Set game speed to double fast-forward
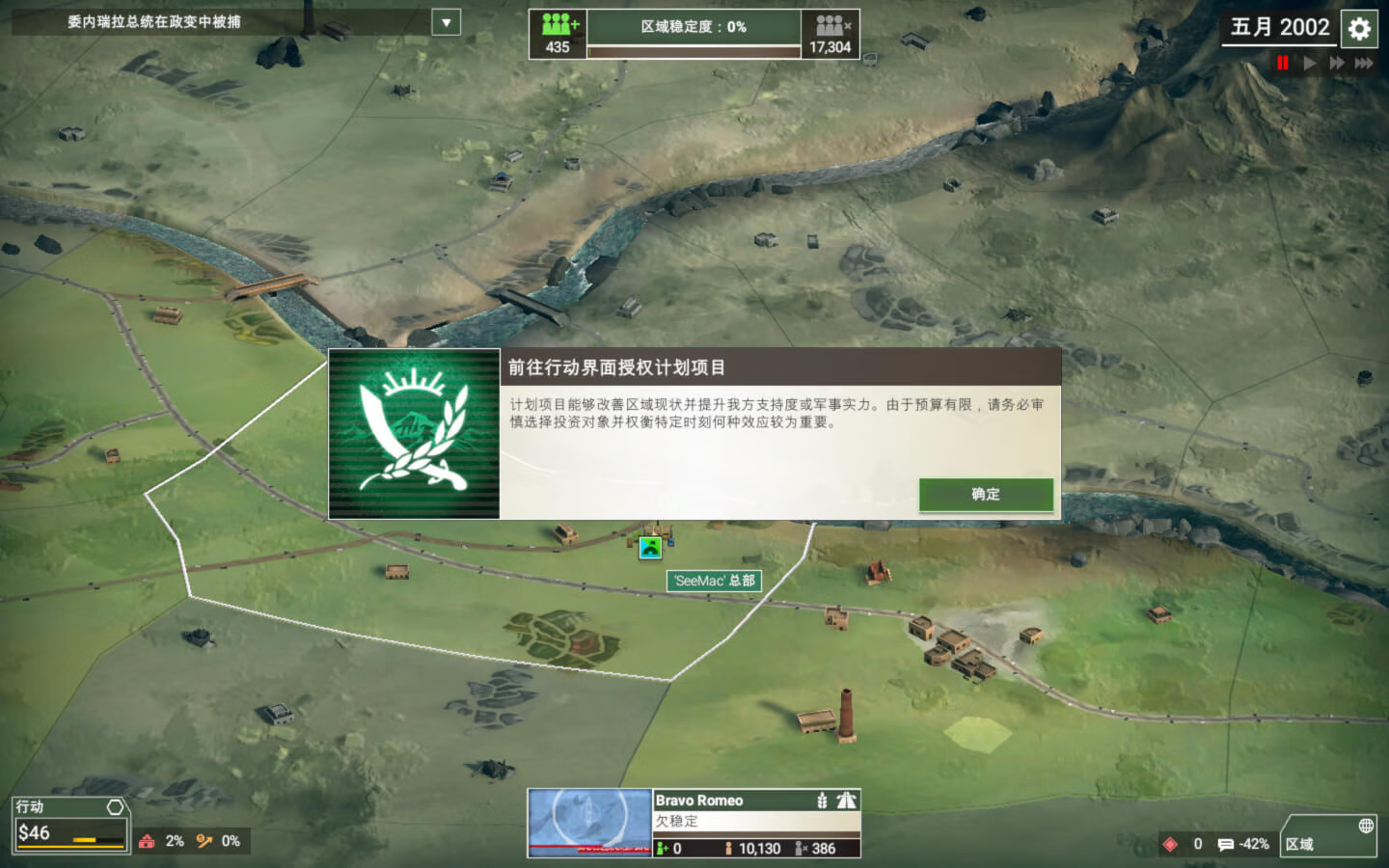 [x=1336, y=63]
